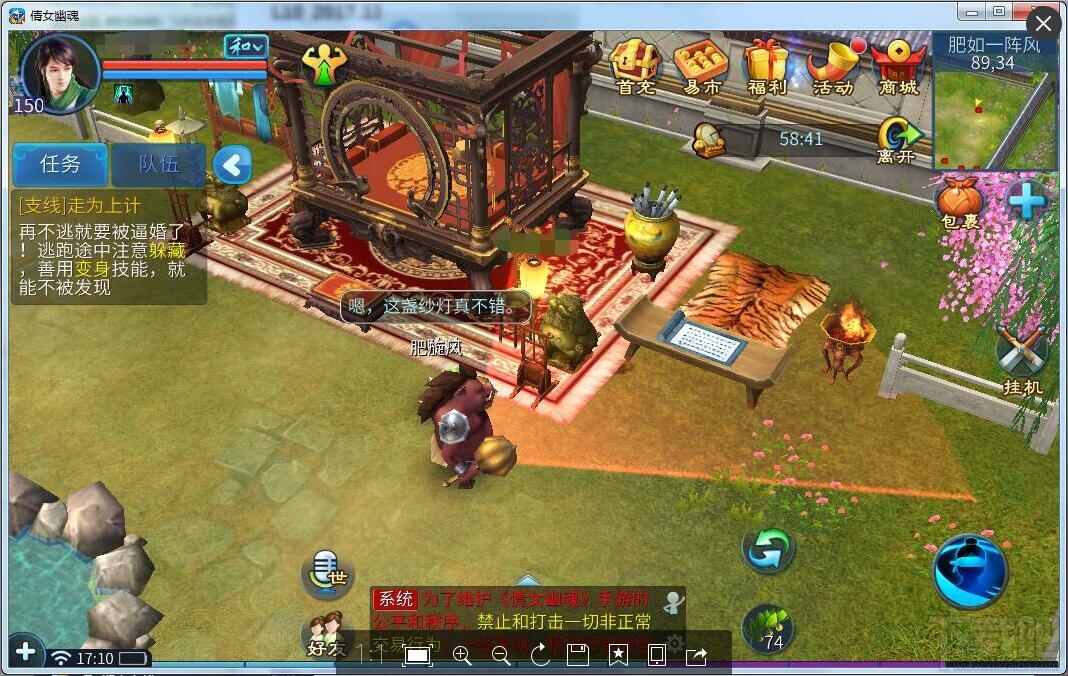Switch to the 任务 quest tab

[x=60, y=165]
